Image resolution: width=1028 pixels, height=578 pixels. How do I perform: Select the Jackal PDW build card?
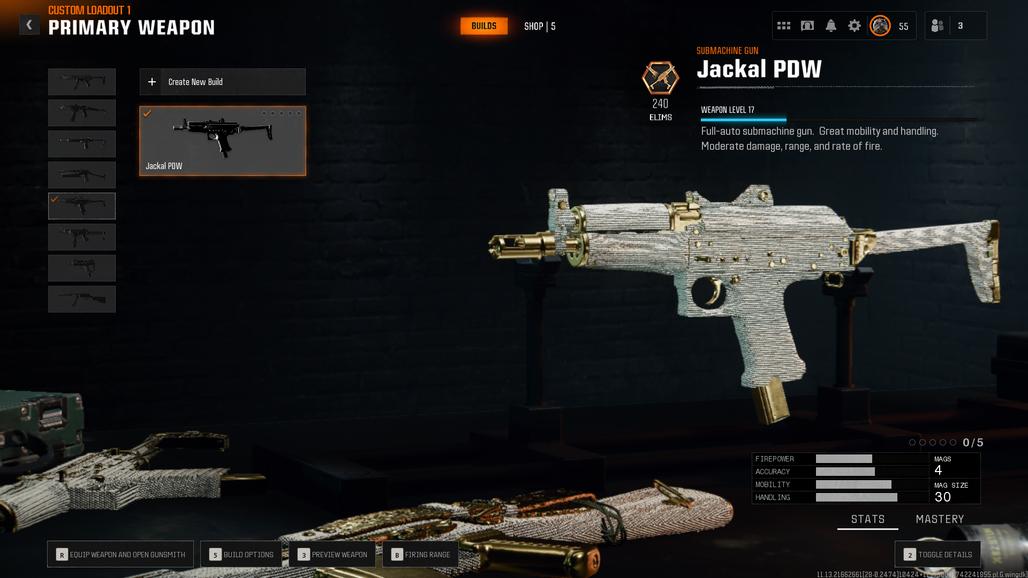pos(222,141)
